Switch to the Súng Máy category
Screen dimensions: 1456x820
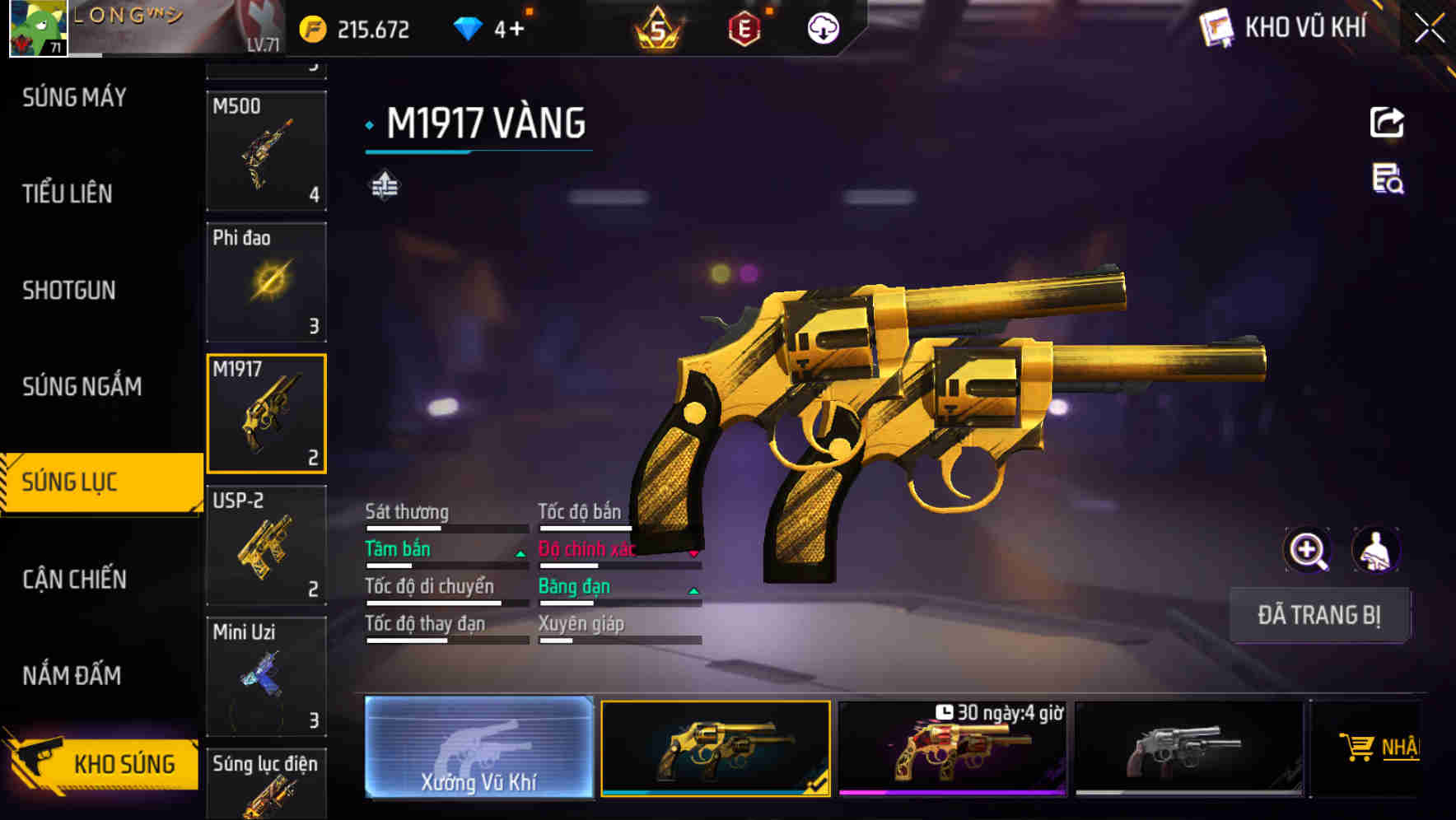click(x=74, y=97)
